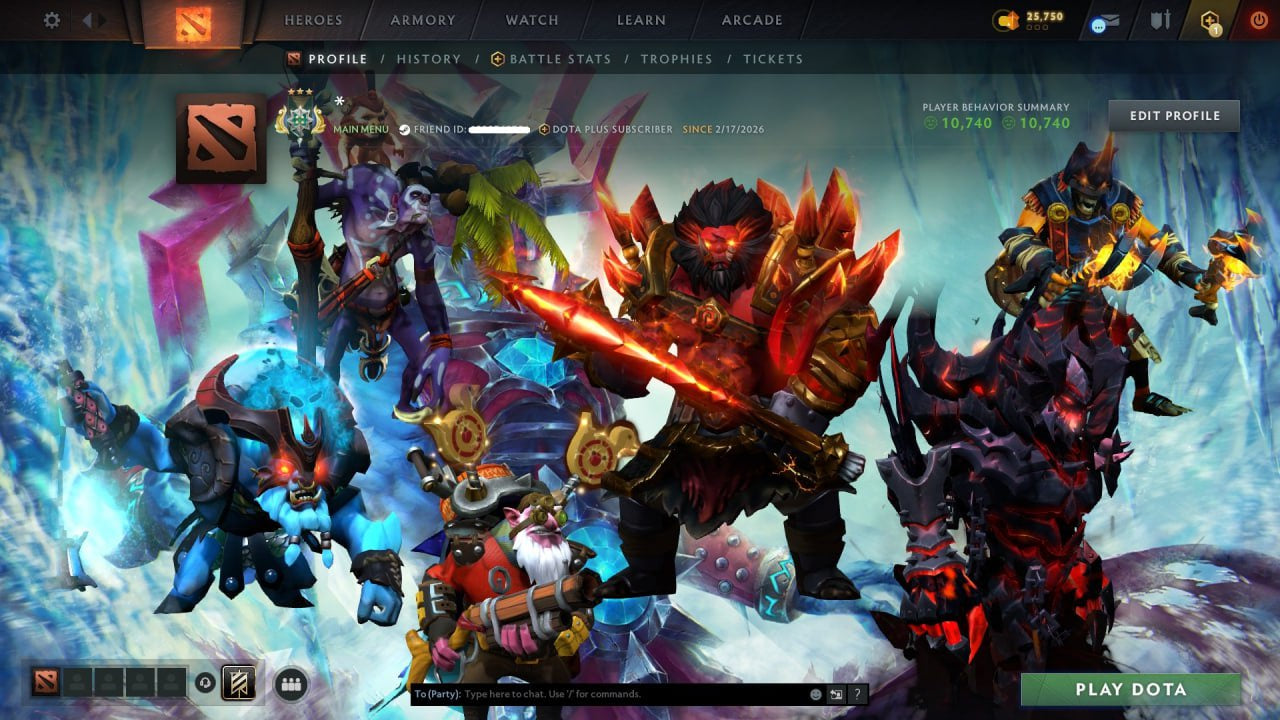Open the Dota Plus hexagon icon with notification
Screen dimensions: 1280x720
(x=1209, y=18)
